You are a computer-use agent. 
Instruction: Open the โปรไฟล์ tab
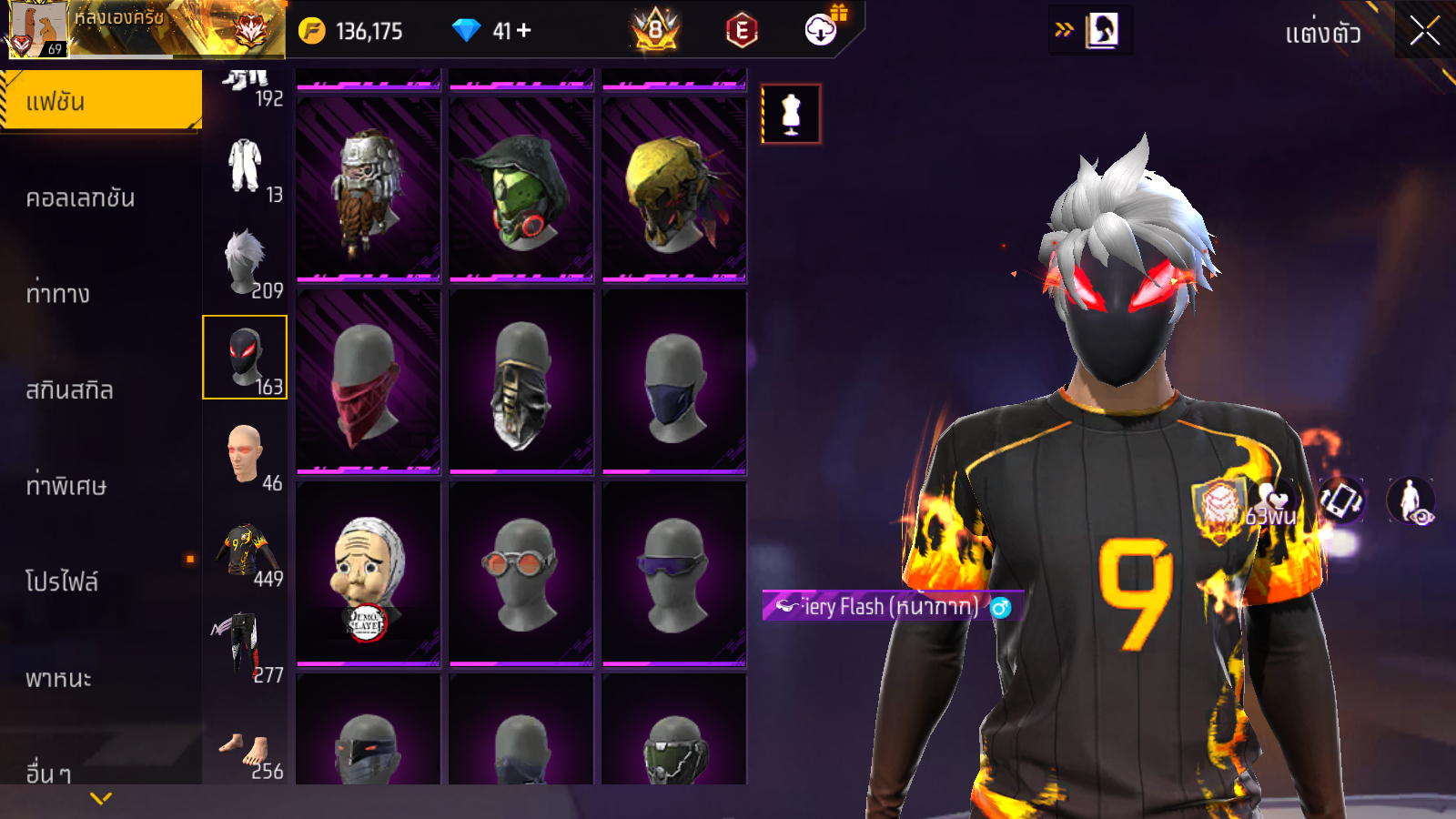click(62, 582)
